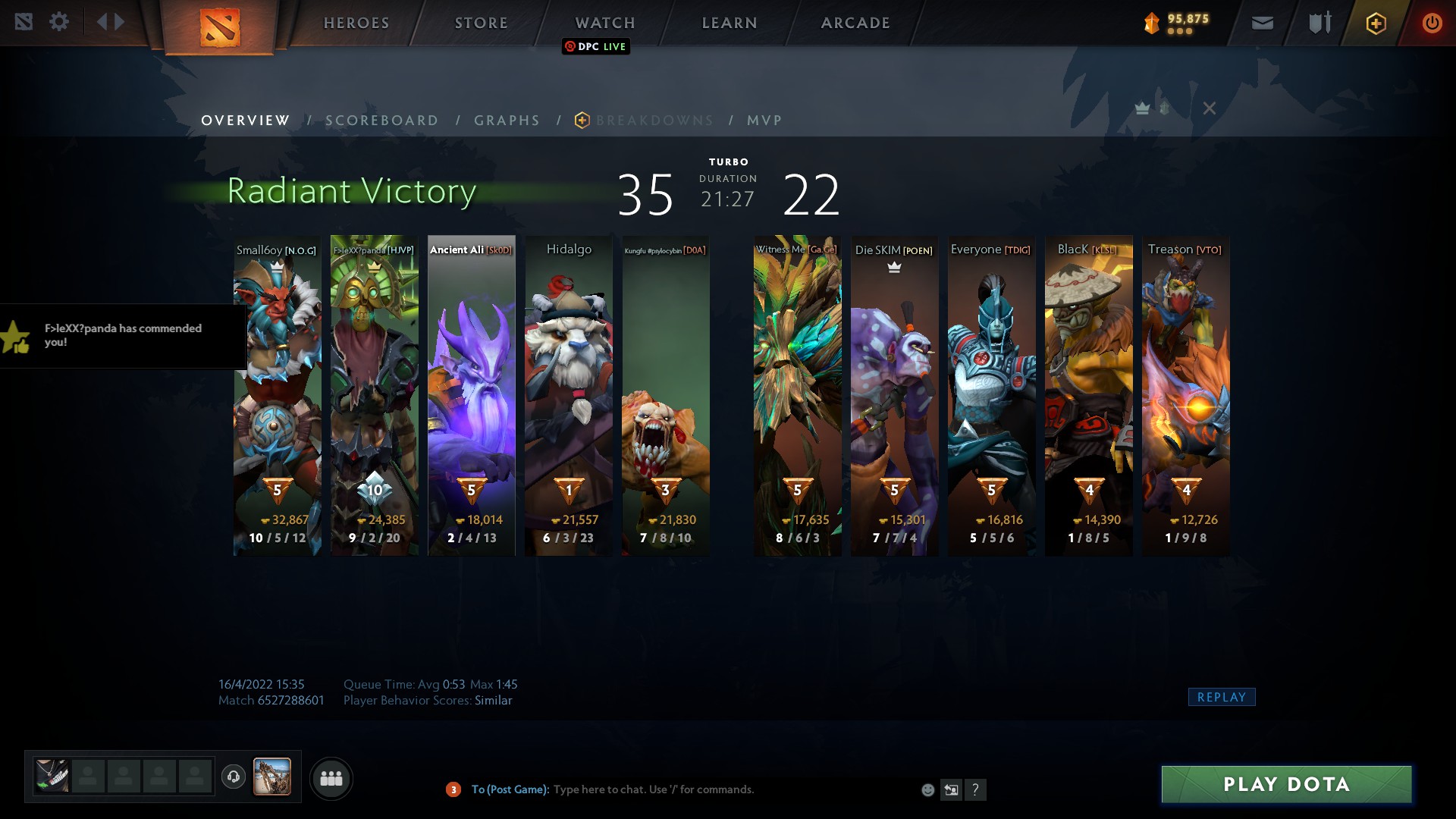Watch the match Replay
Viewport: 1456px width, 819px height.
click(1221, 697)
